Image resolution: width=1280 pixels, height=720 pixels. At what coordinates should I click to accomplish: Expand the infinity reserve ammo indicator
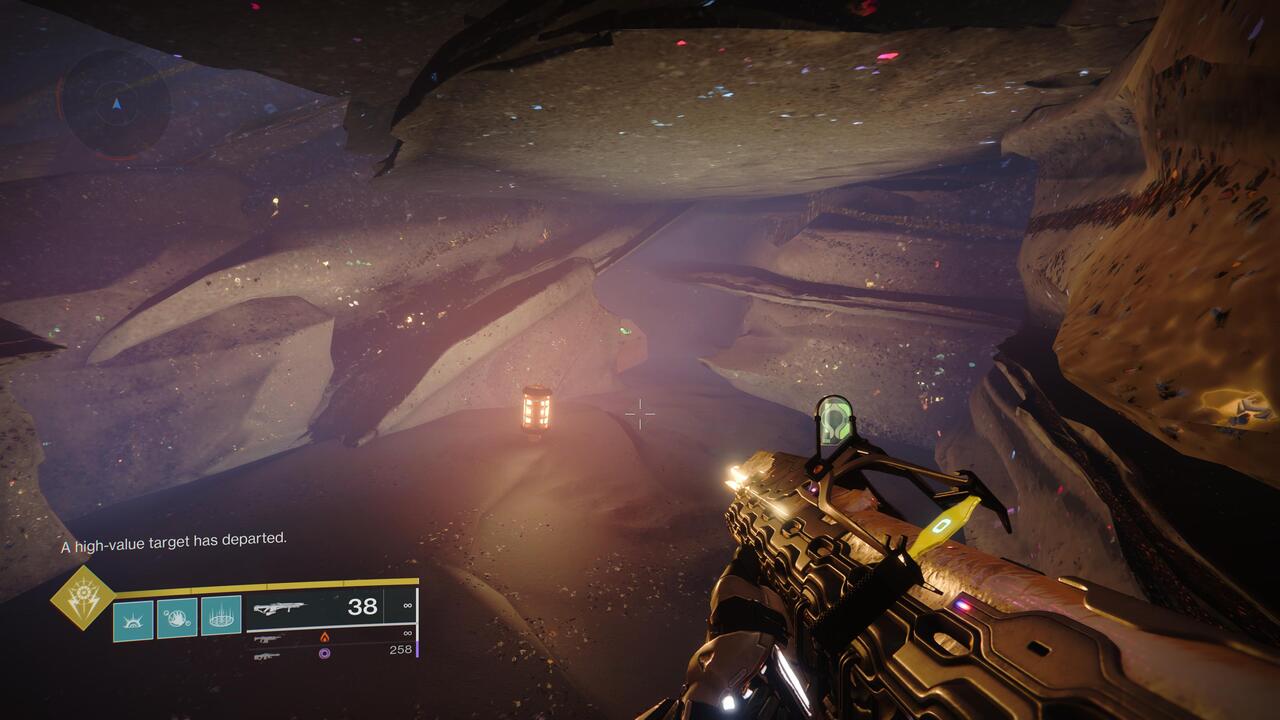click(x=406, y=603)
